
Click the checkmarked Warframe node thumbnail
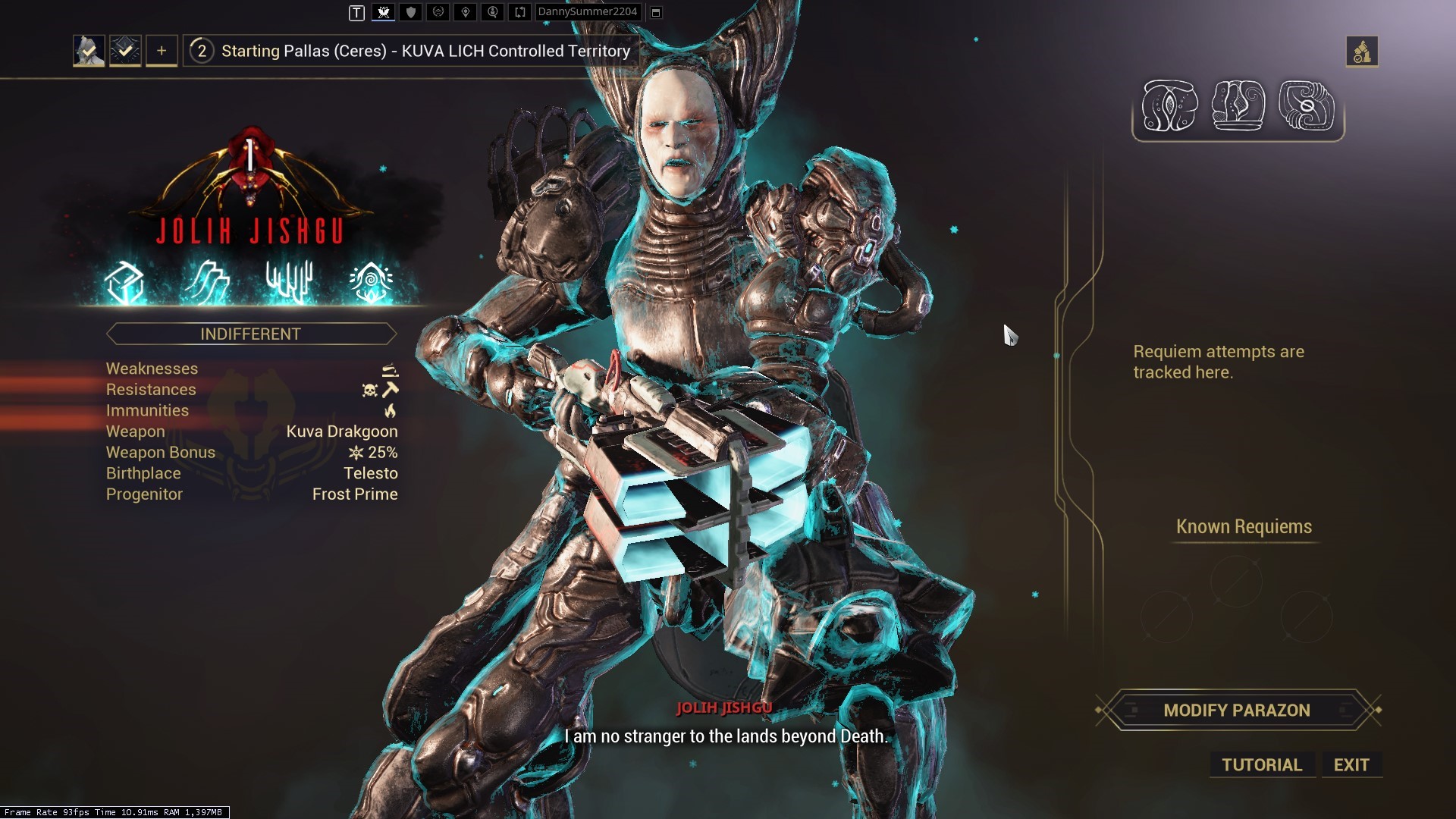pyautogui.click(x=89, y=50)
